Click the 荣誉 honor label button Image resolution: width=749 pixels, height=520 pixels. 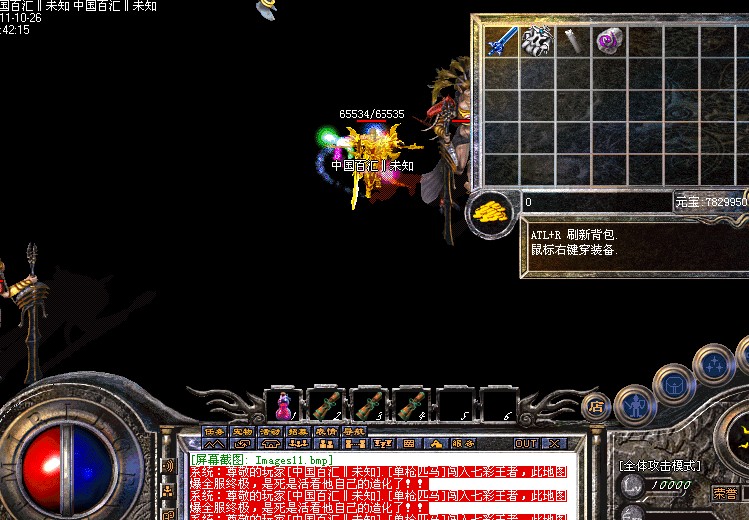tap(726, 493)
